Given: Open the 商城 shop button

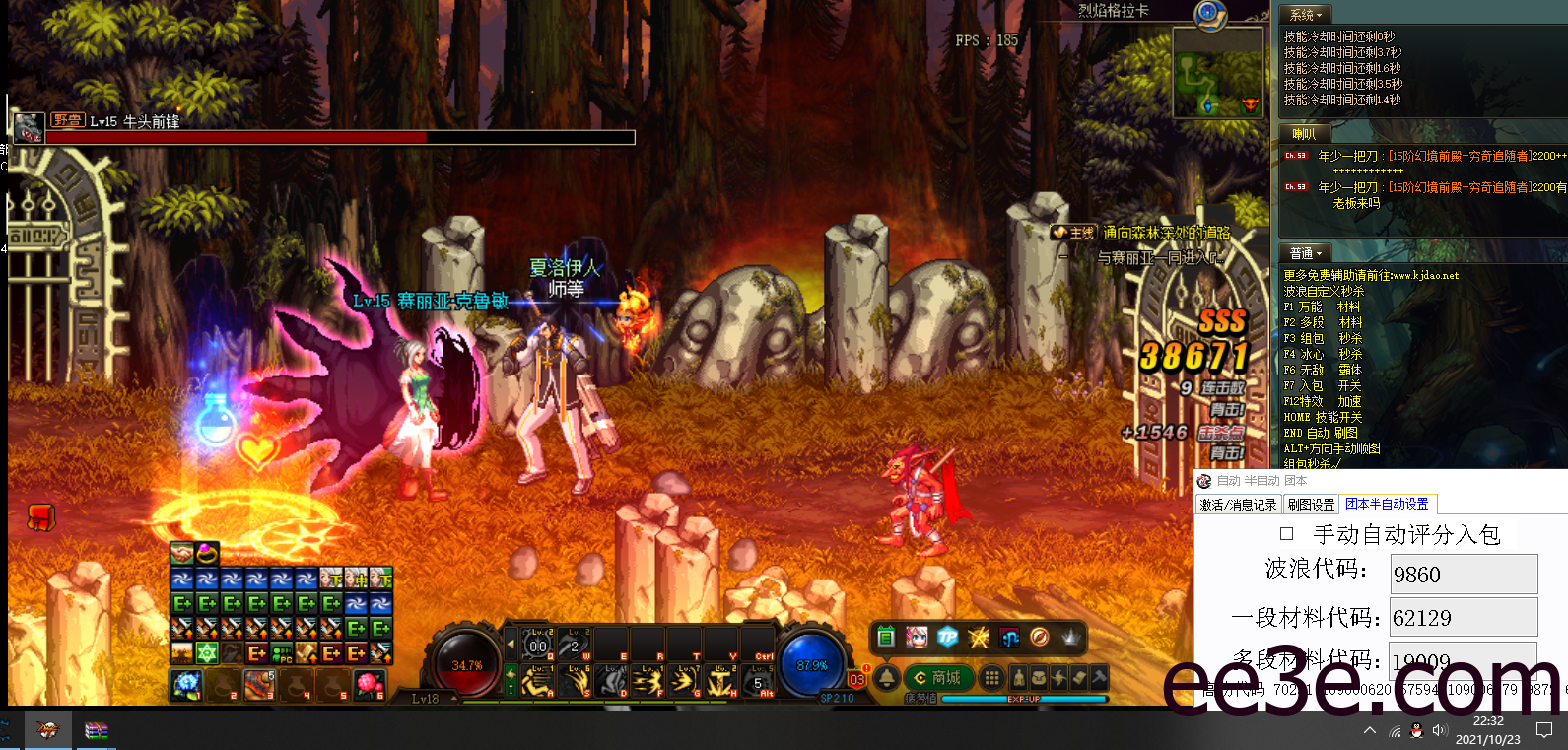Looking at the screenshot, I should (938, 678).
